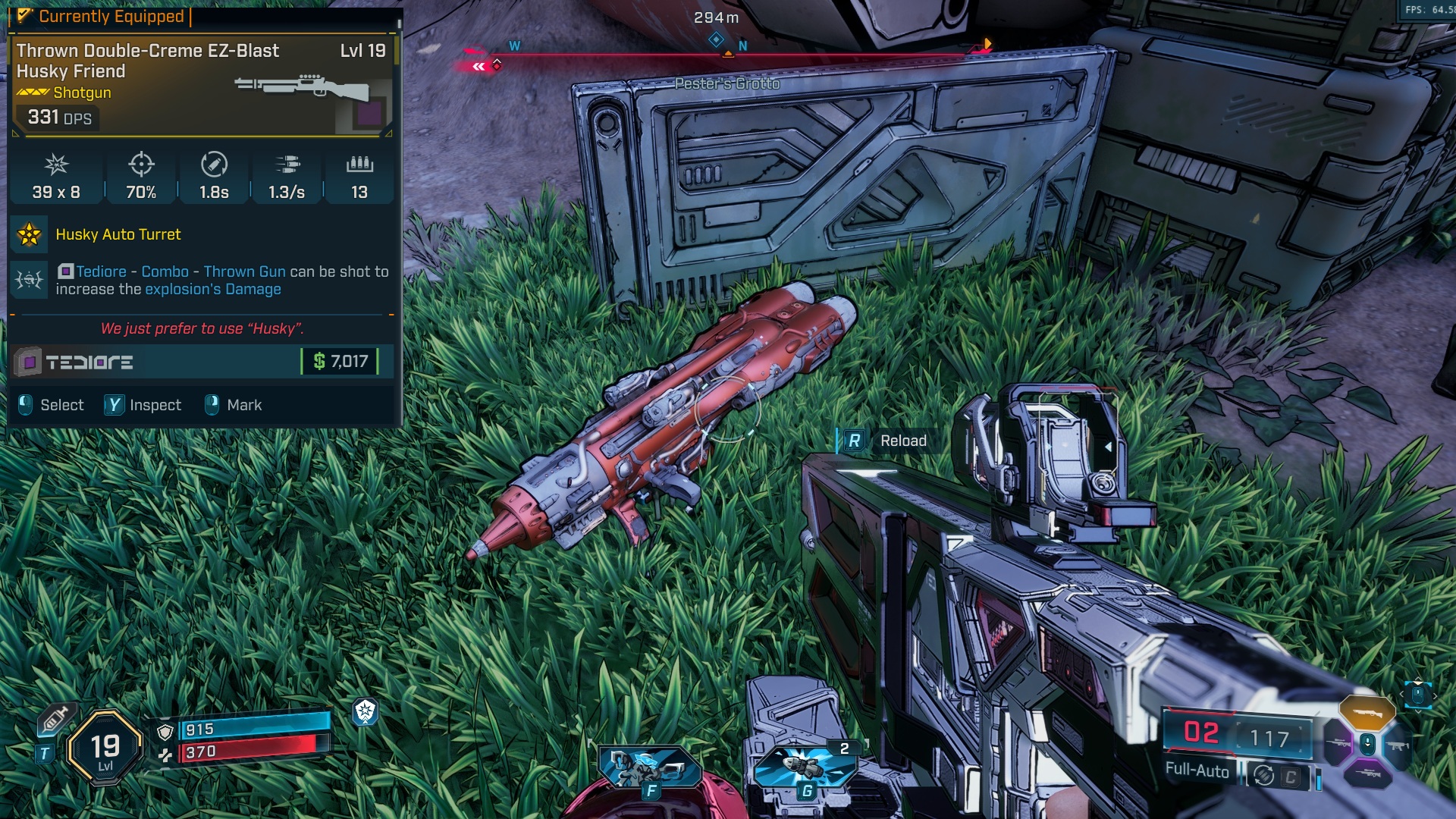The width and height of the screenshot is (1456, 819).
Task: Click the red enemy chevron compass indicator
Action: click(479, 67)
